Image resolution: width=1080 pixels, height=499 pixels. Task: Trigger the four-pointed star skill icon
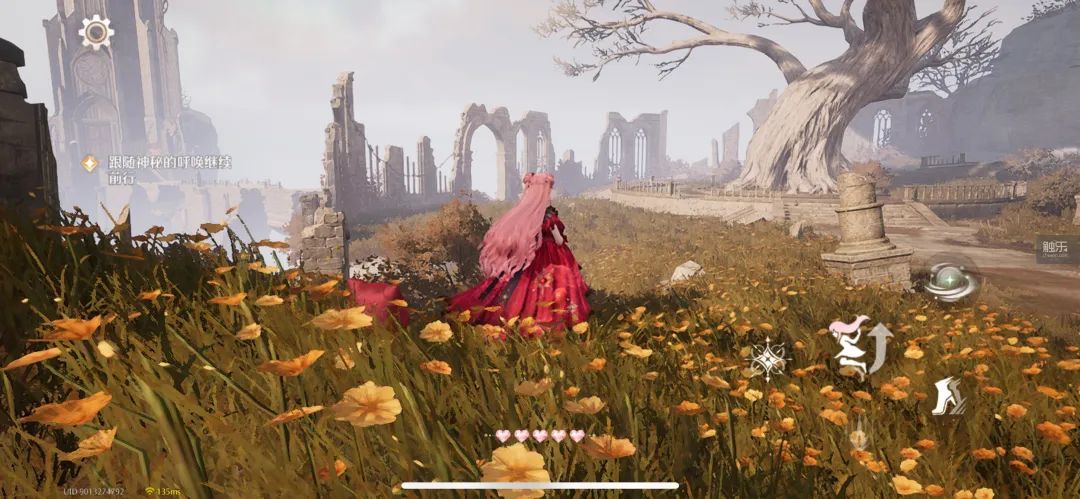point(768,359)
